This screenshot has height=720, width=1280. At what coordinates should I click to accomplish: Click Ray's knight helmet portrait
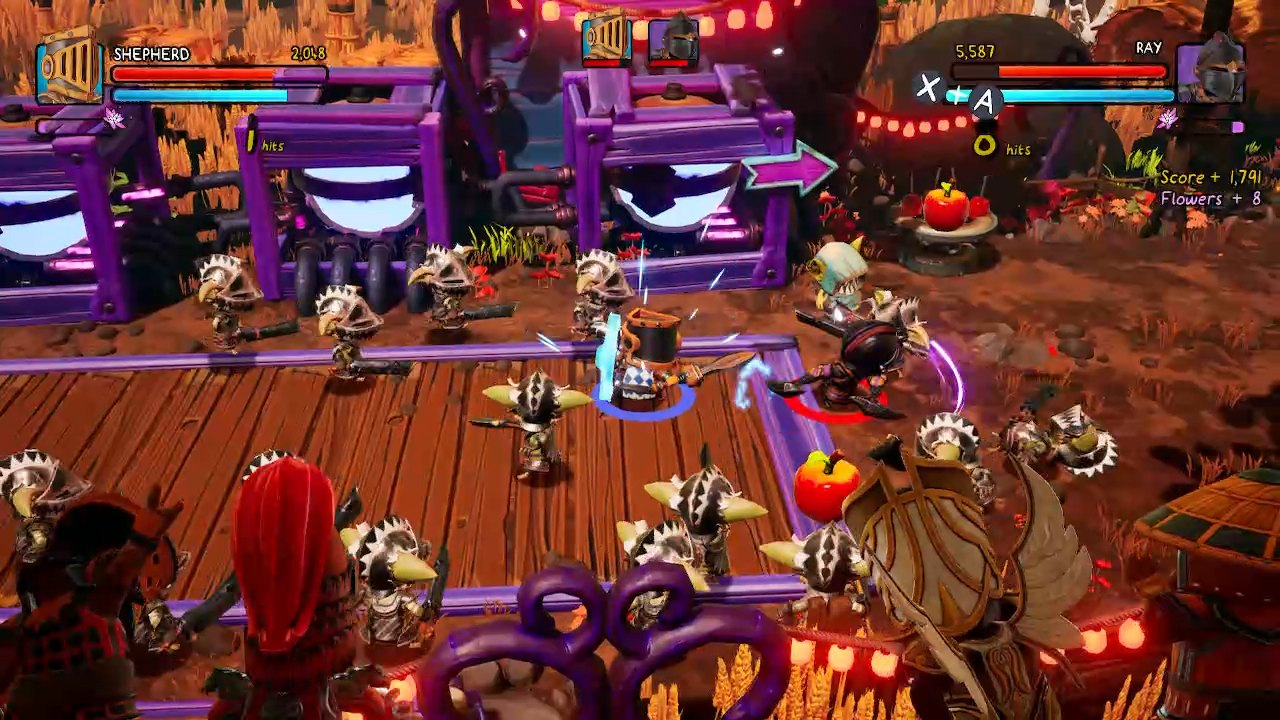click(1213, 72)
